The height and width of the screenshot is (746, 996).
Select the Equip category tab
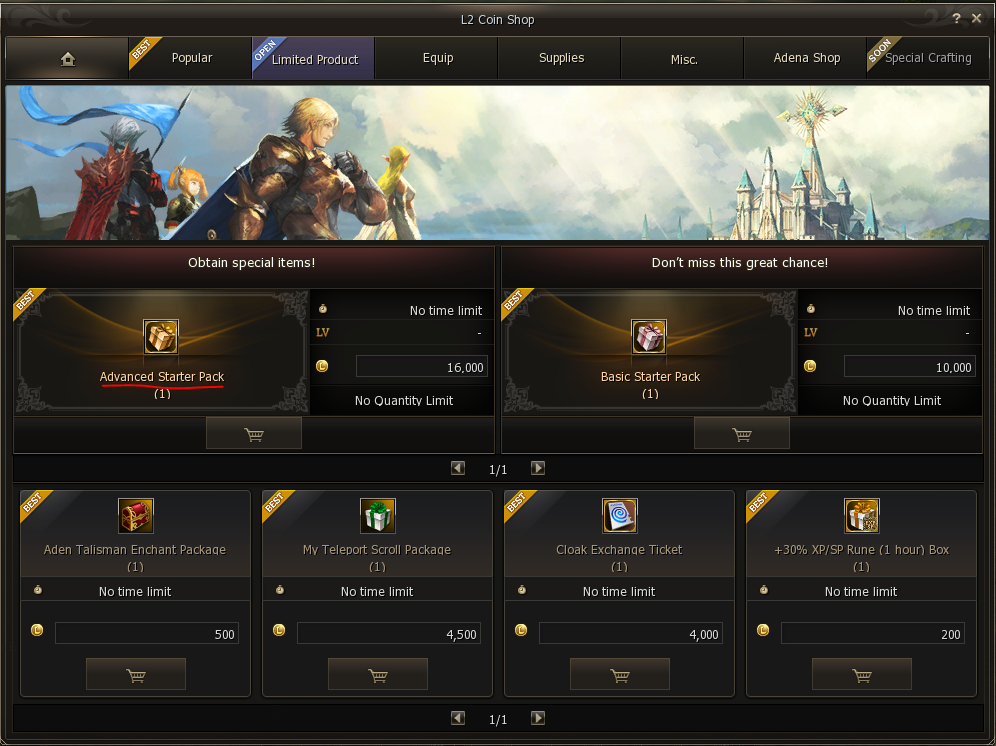click(438, 58)
